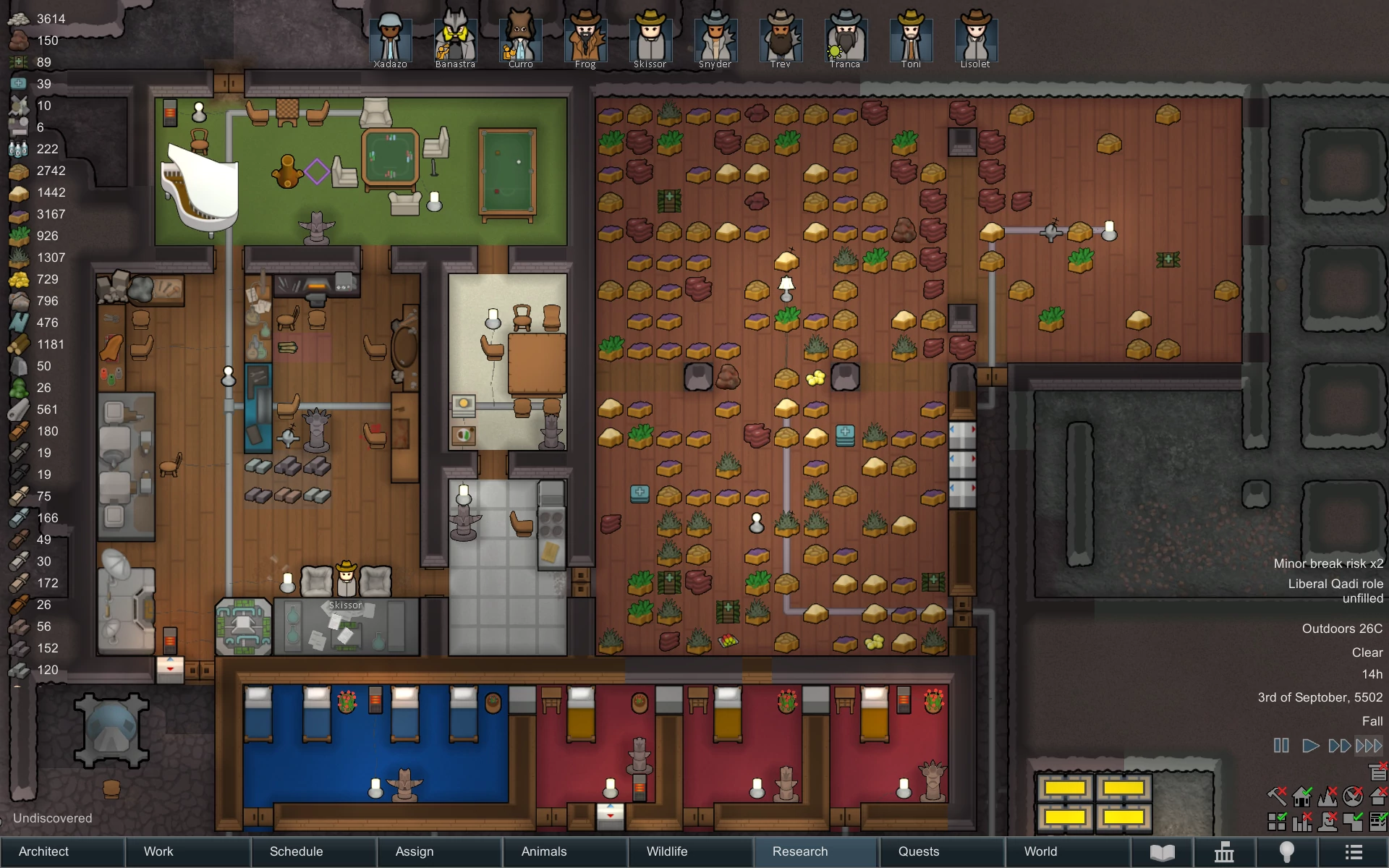Open the Work priorities tab
The height and width of the screenshot is (868, 1389).
(158, 851)
